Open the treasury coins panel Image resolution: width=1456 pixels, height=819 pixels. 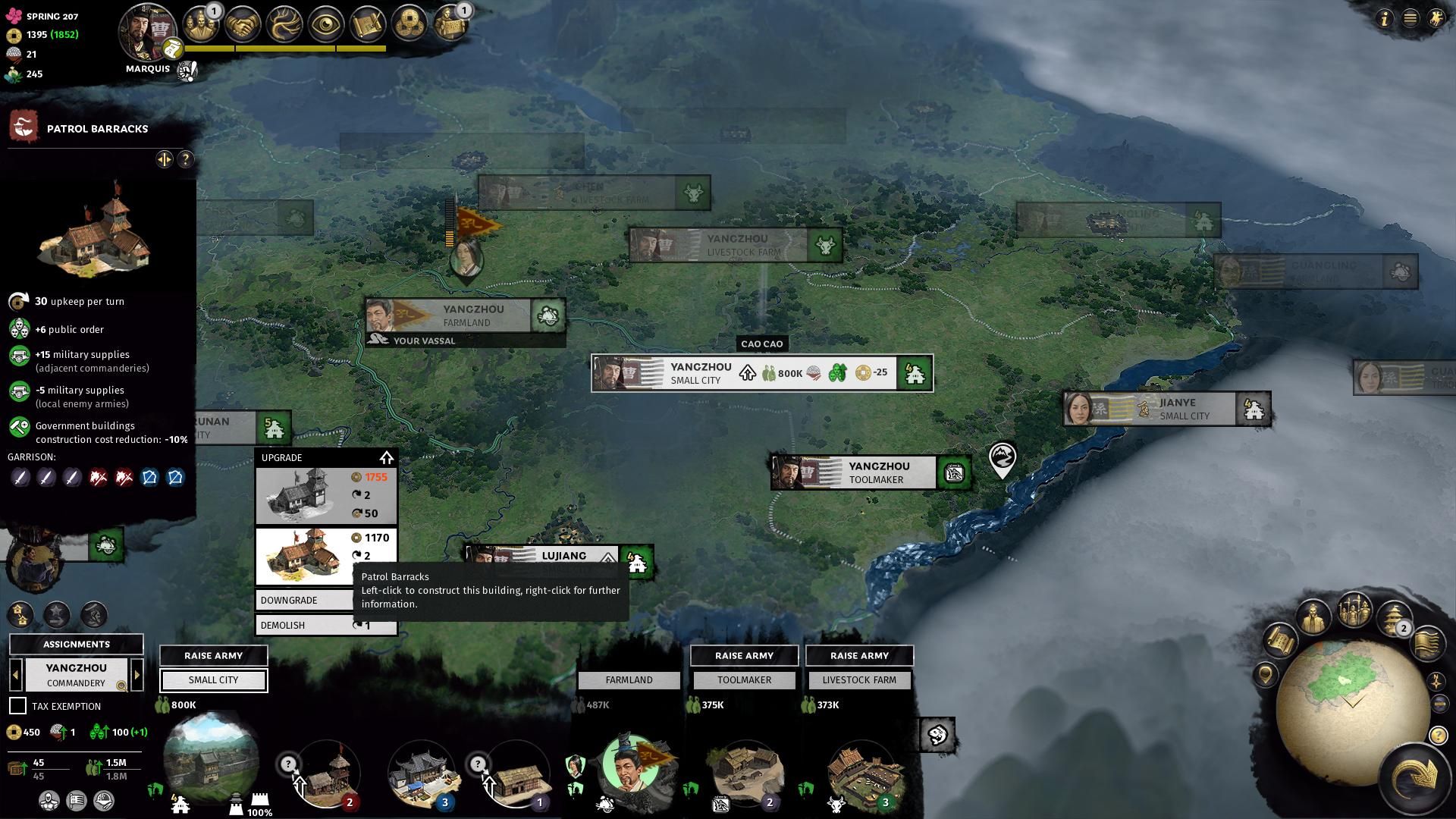click(409, 24)
